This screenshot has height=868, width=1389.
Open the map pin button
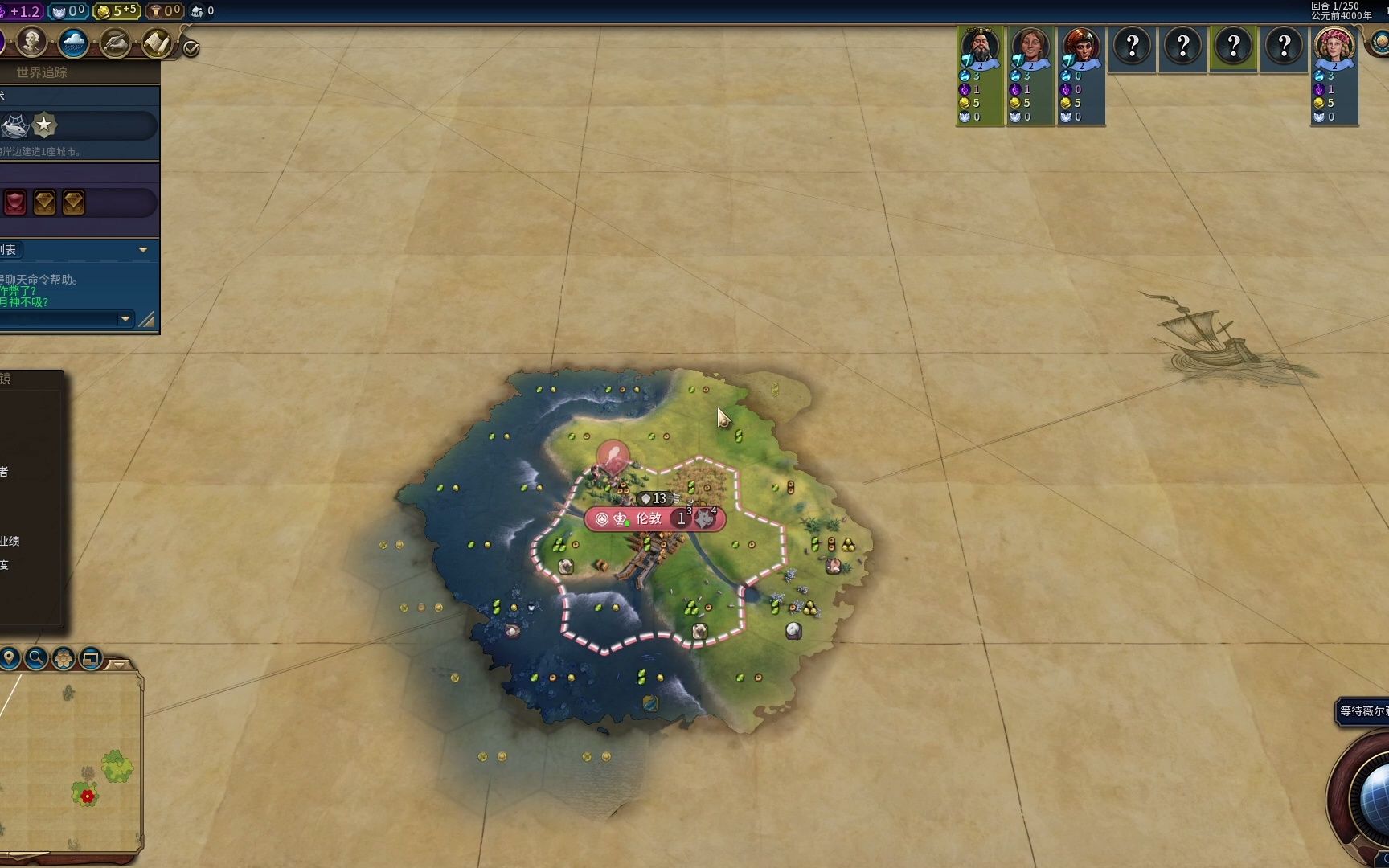10,659
